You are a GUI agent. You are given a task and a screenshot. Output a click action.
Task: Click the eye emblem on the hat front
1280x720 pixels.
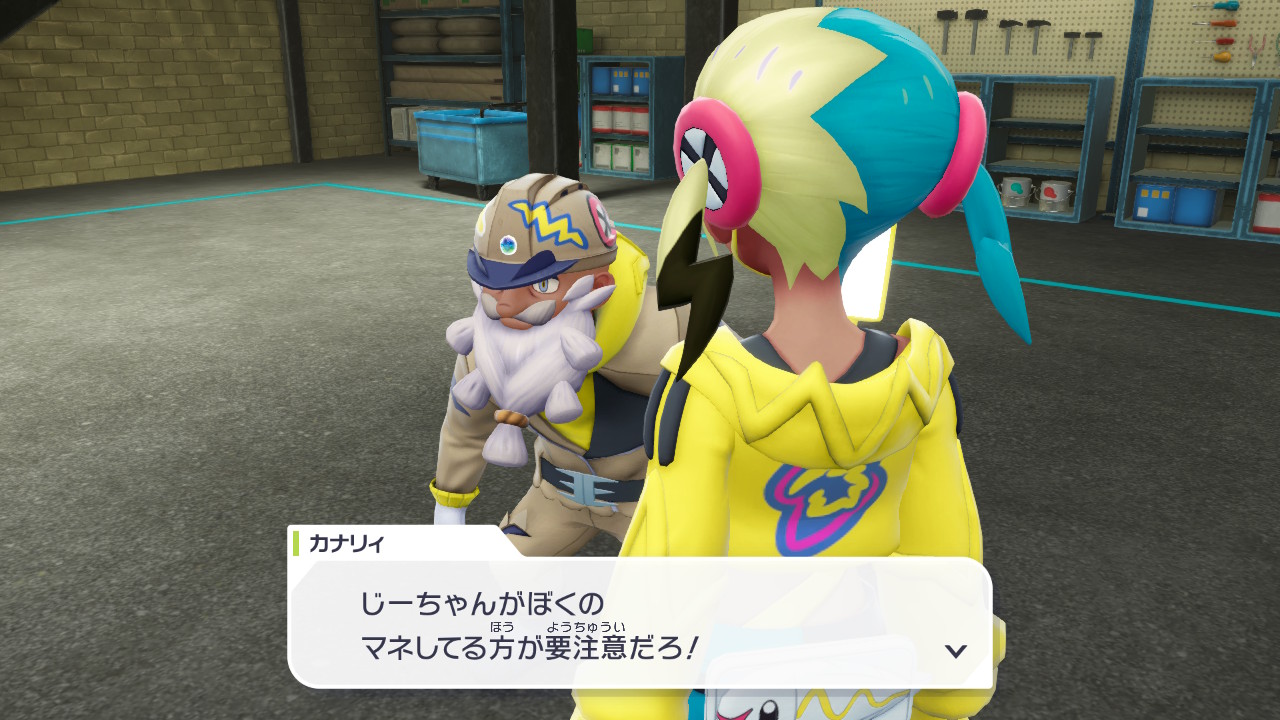[x=508, y=243]
